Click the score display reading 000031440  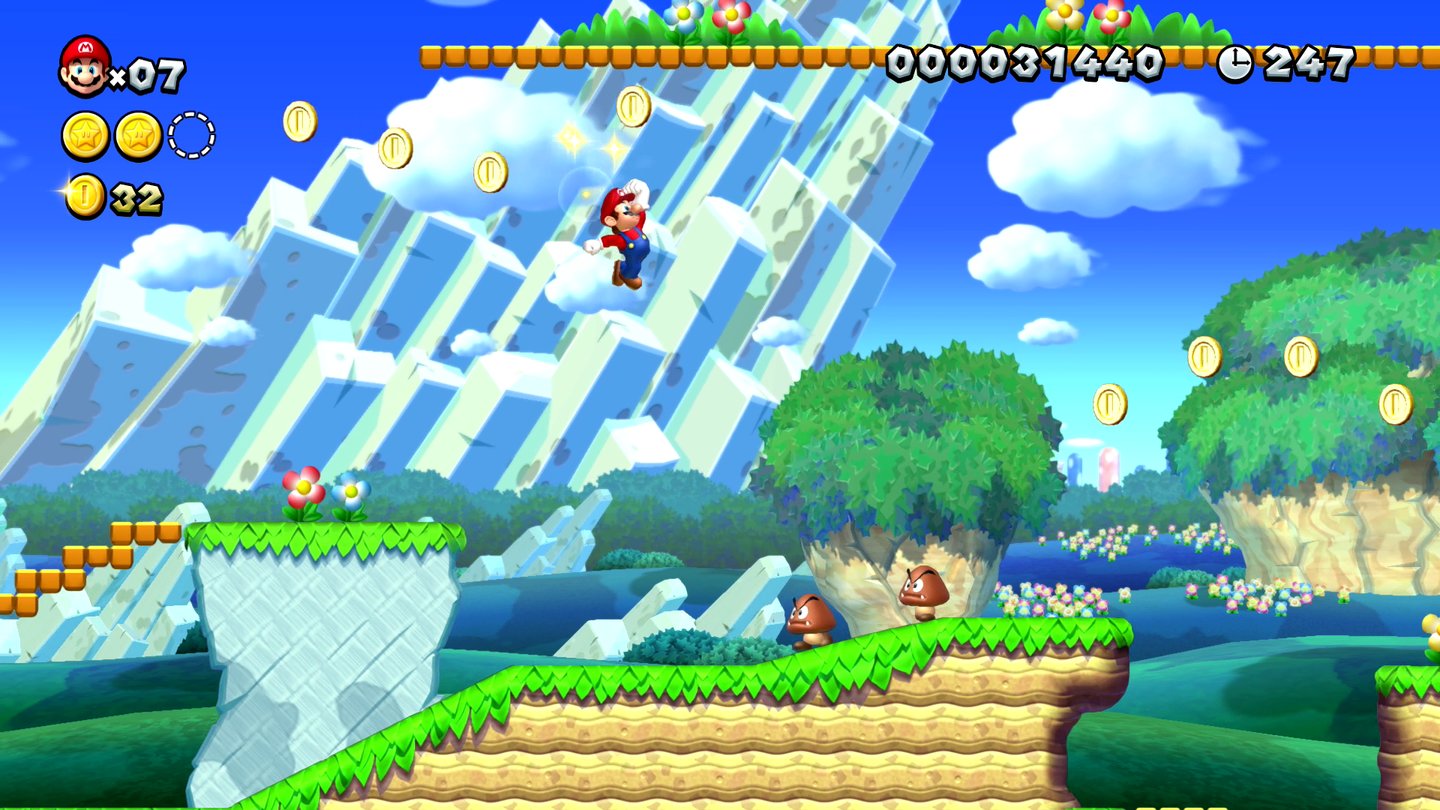[x=1024, y=62]
